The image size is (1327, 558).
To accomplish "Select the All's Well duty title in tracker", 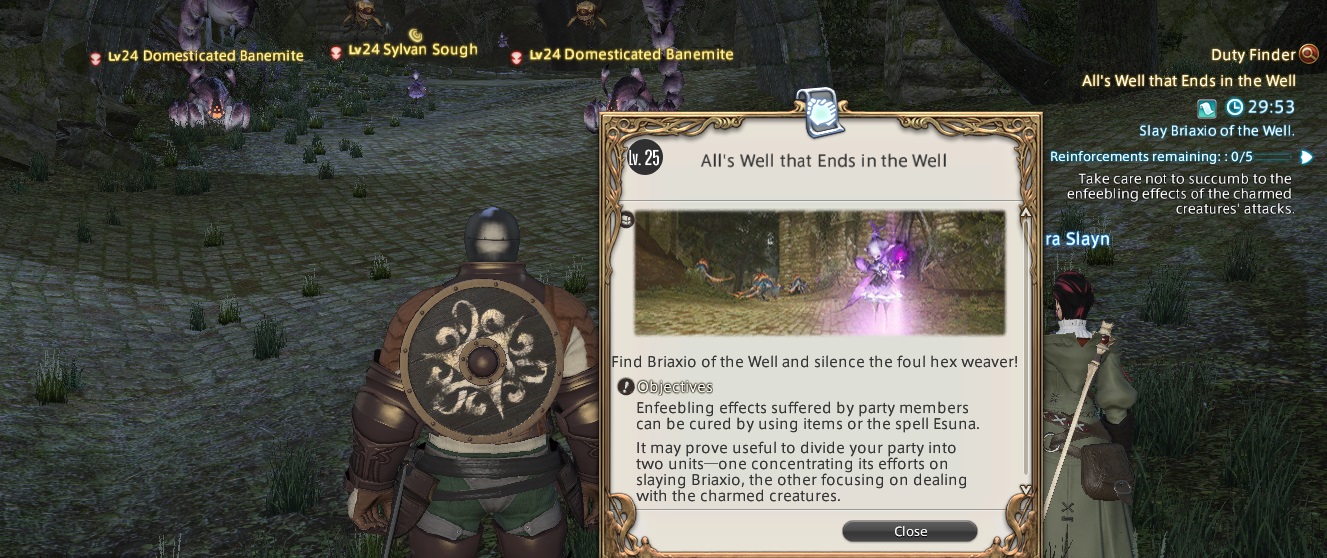I will (1188, 81).
